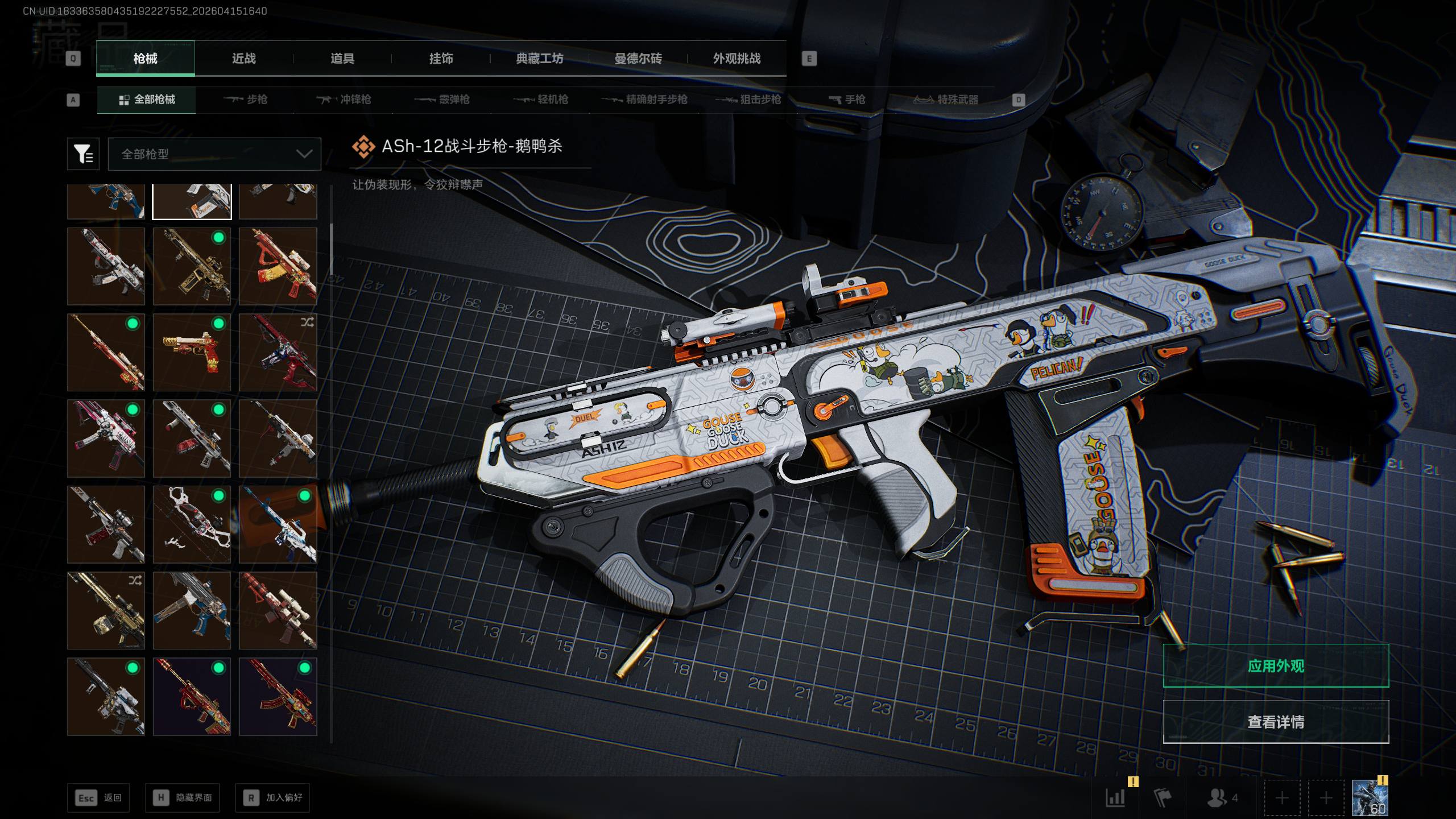
Task: Select the 狙击步枪 sniper category
Action: [x=748, y=100]
